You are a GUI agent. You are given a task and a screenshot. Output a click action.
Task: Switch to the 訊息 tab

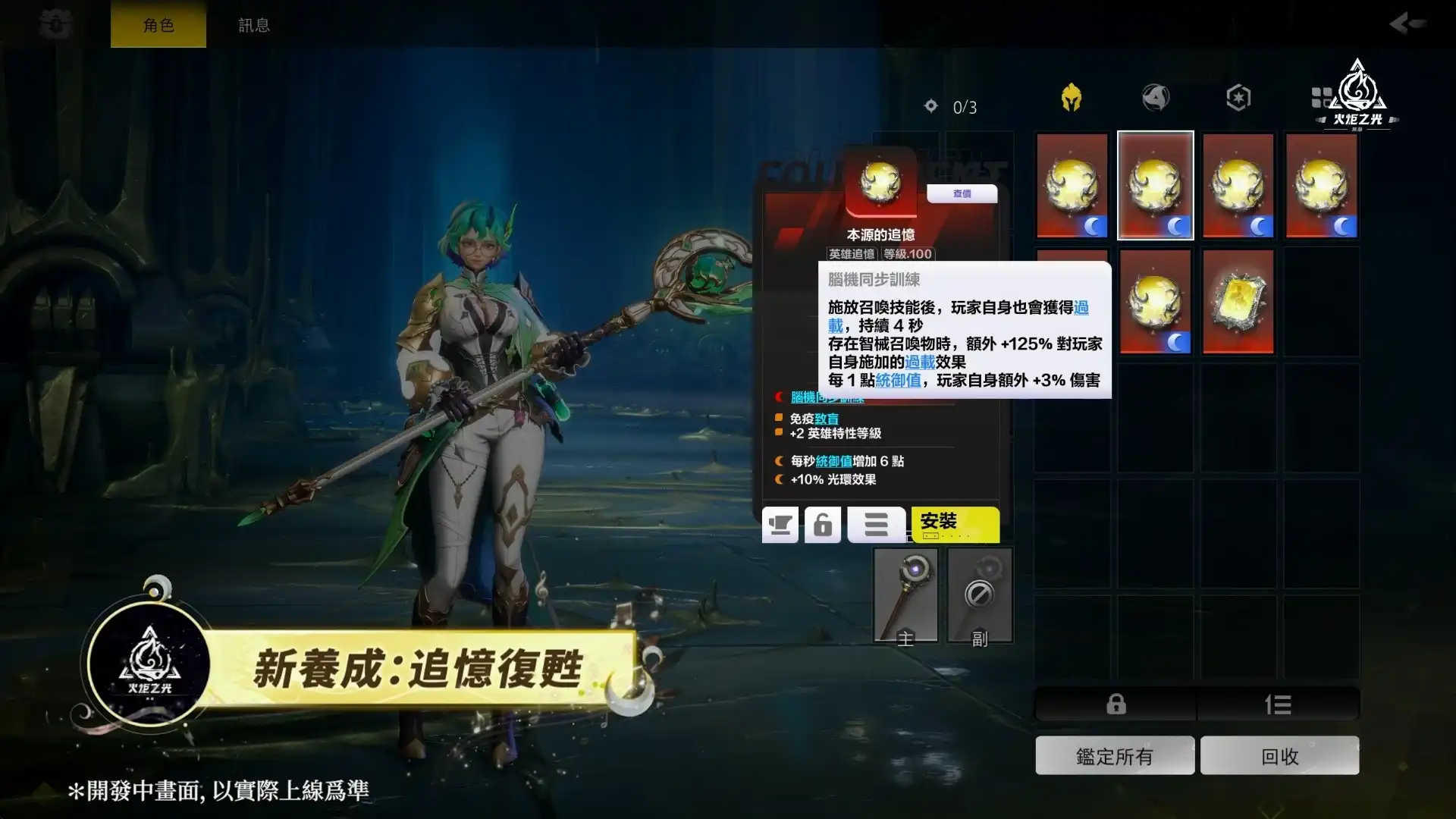(253, 24)
